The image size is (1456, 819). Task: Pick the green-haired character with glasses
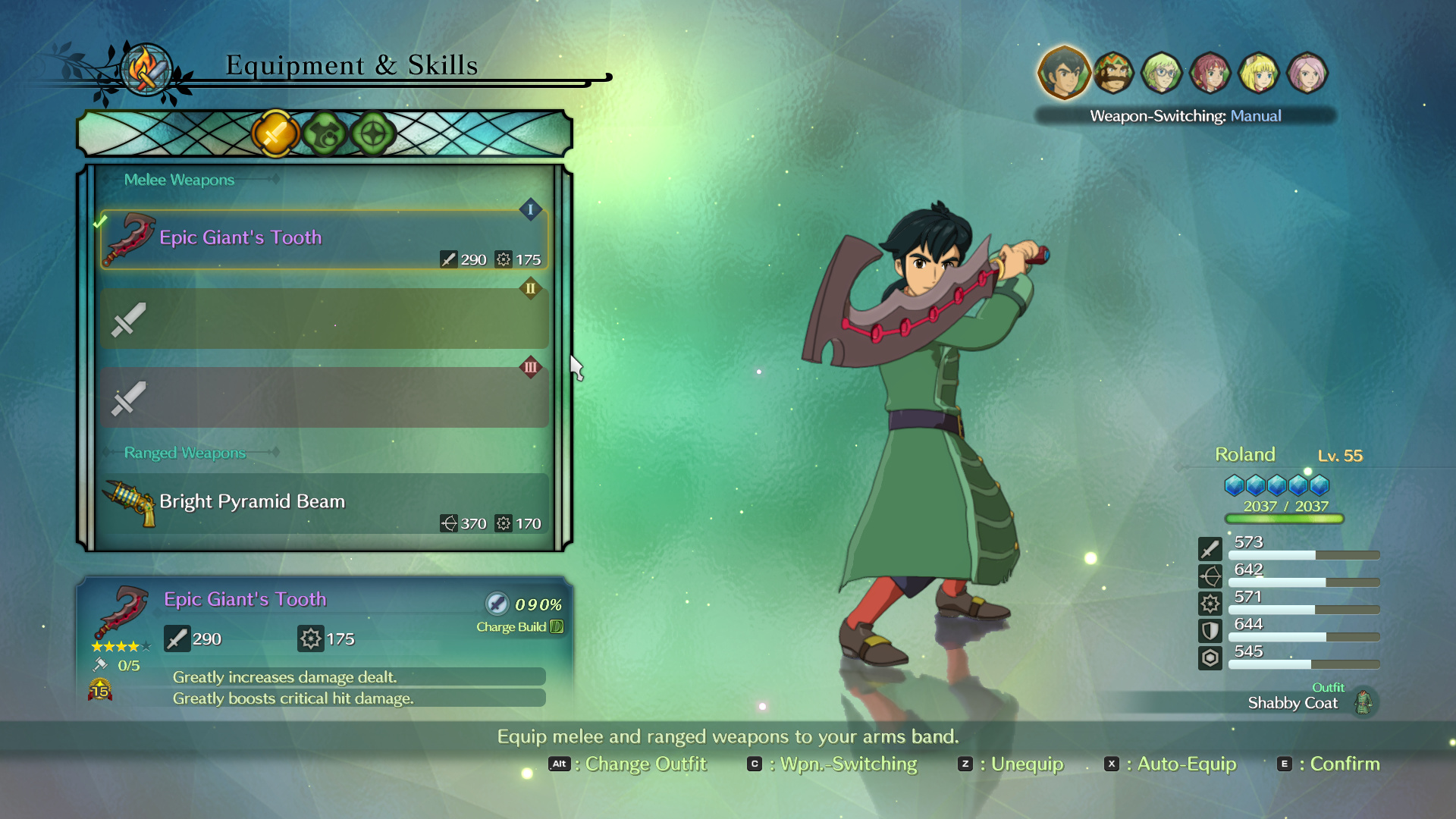(1162, 73)
